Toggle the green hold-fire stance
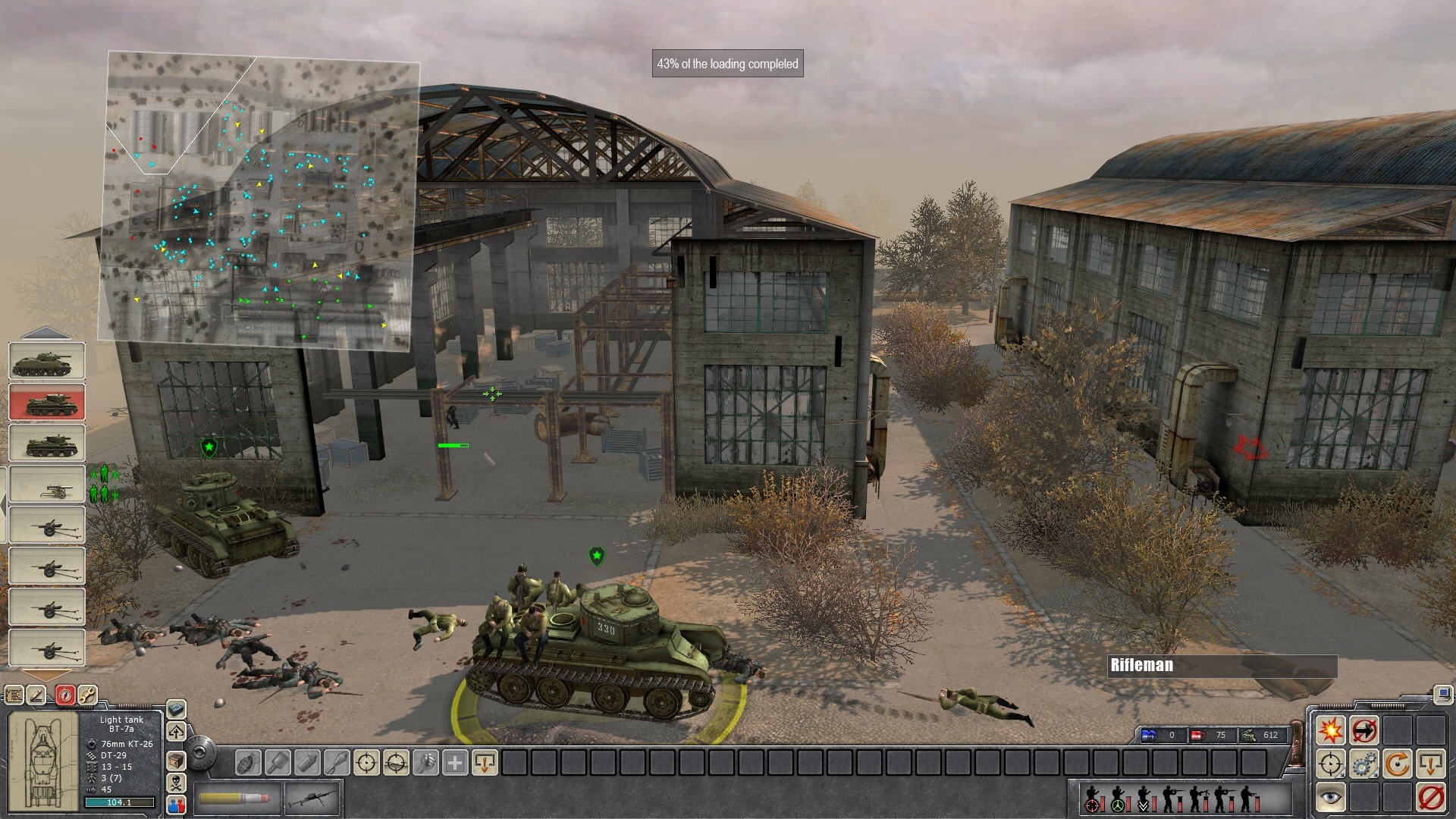The height and width of the screenshot is (819, 1456). pos(1118,805)
